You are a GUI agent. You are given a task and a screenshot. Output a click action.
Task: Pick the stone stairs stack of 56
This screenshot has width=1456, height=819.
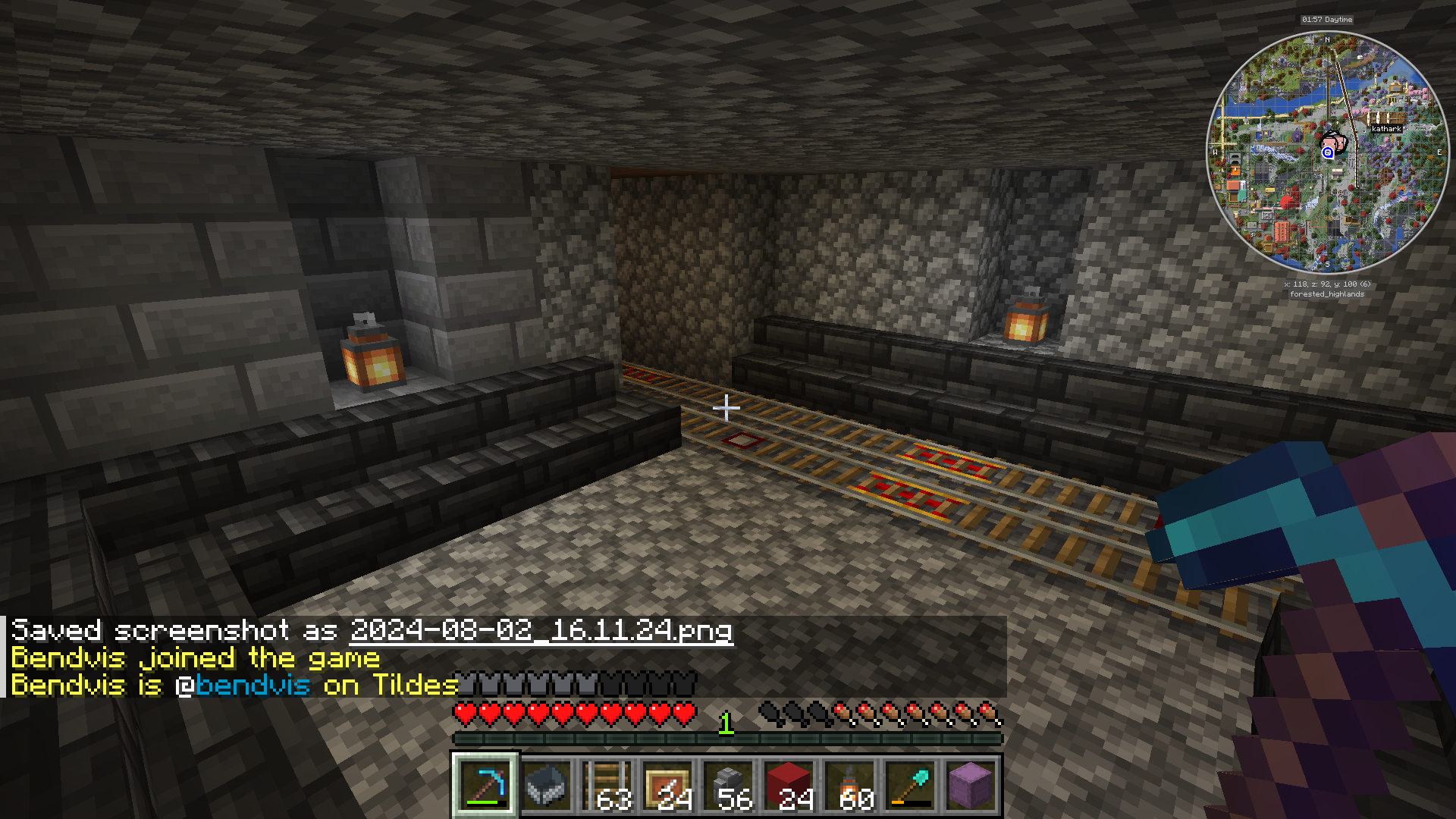728,785
